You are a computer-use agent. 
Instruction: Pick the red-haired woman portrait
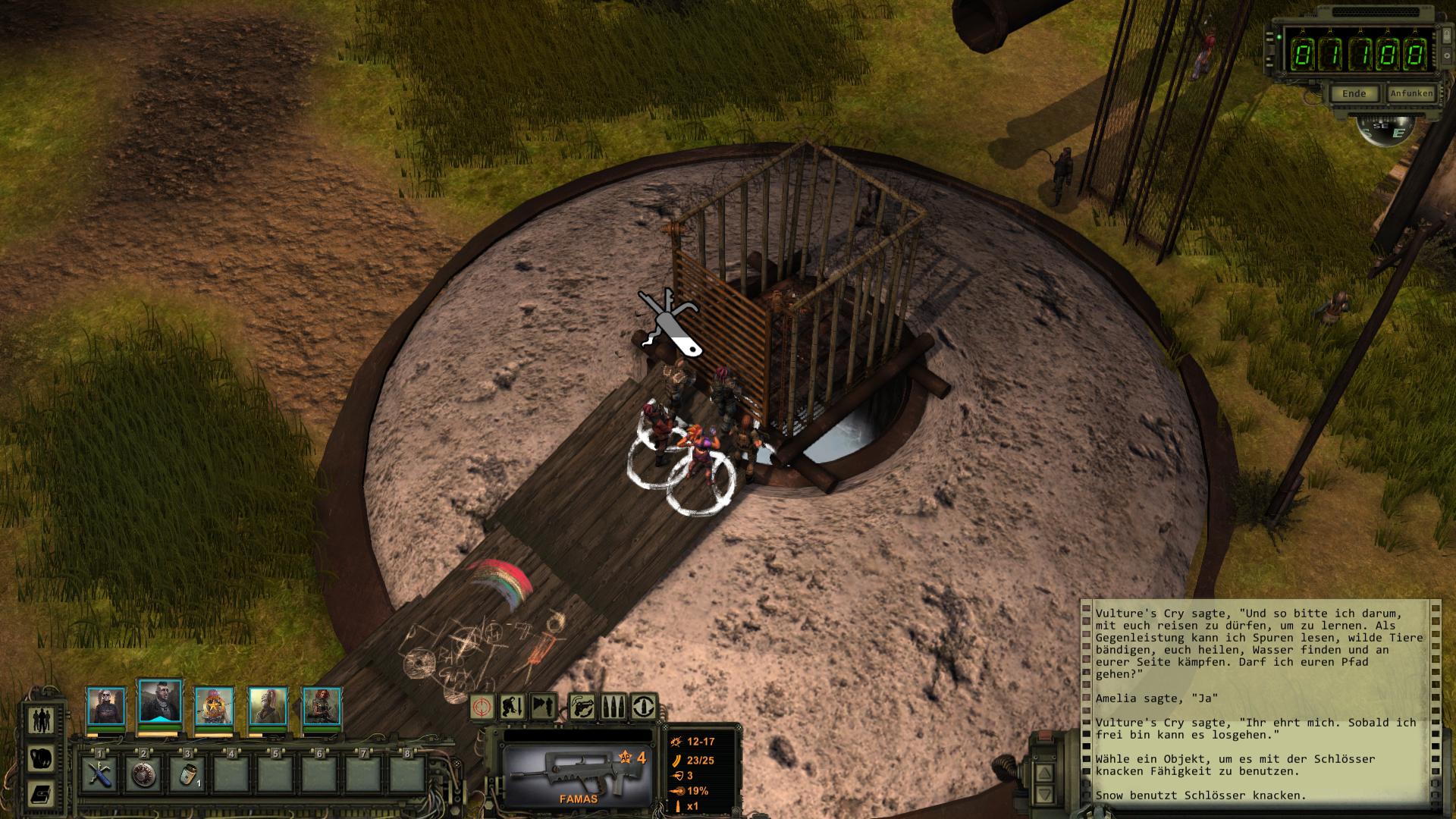point(322,707)
